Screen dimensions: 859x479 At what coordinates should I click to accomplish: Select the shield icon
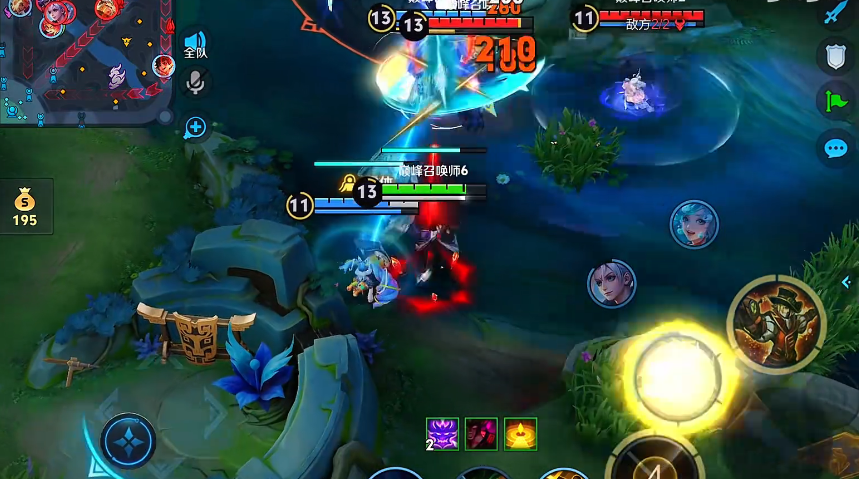(835, 56)
